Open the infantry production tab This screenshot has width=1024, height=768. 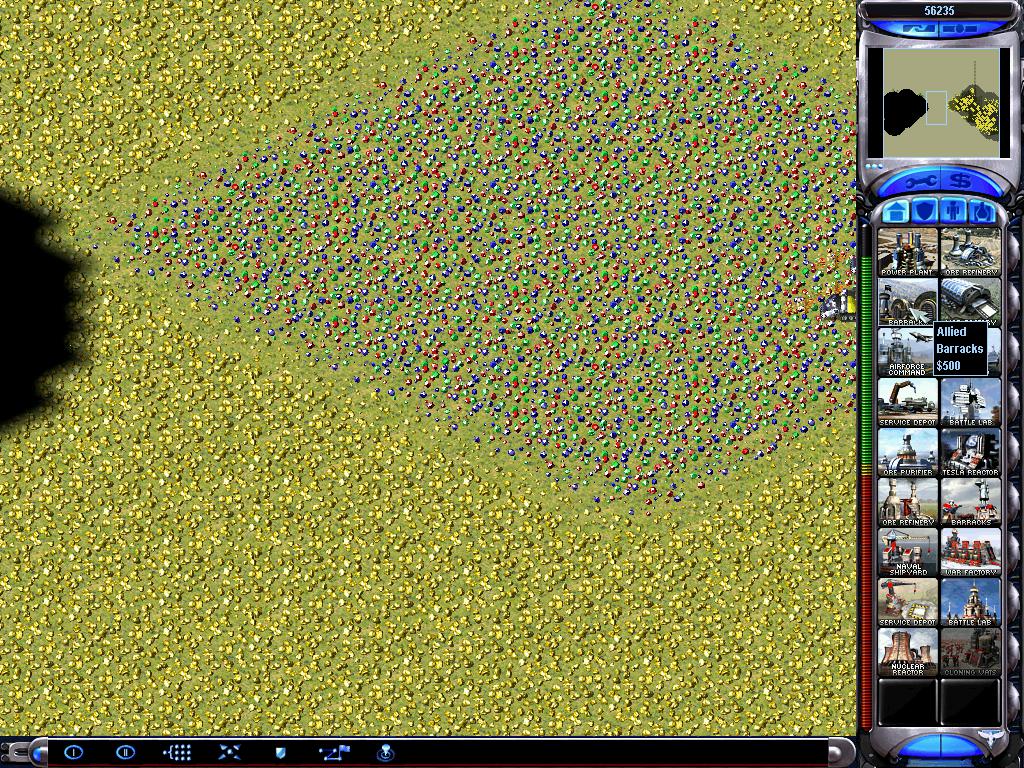click(x=953, y=211)
